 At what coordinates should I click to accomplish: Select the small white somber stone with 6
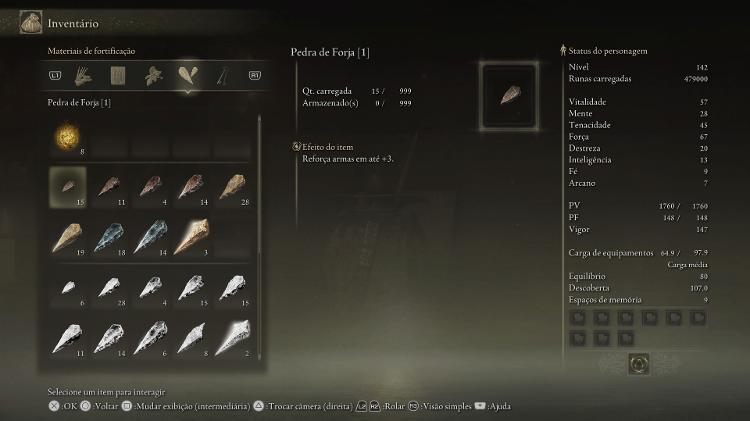pos(68,288)
